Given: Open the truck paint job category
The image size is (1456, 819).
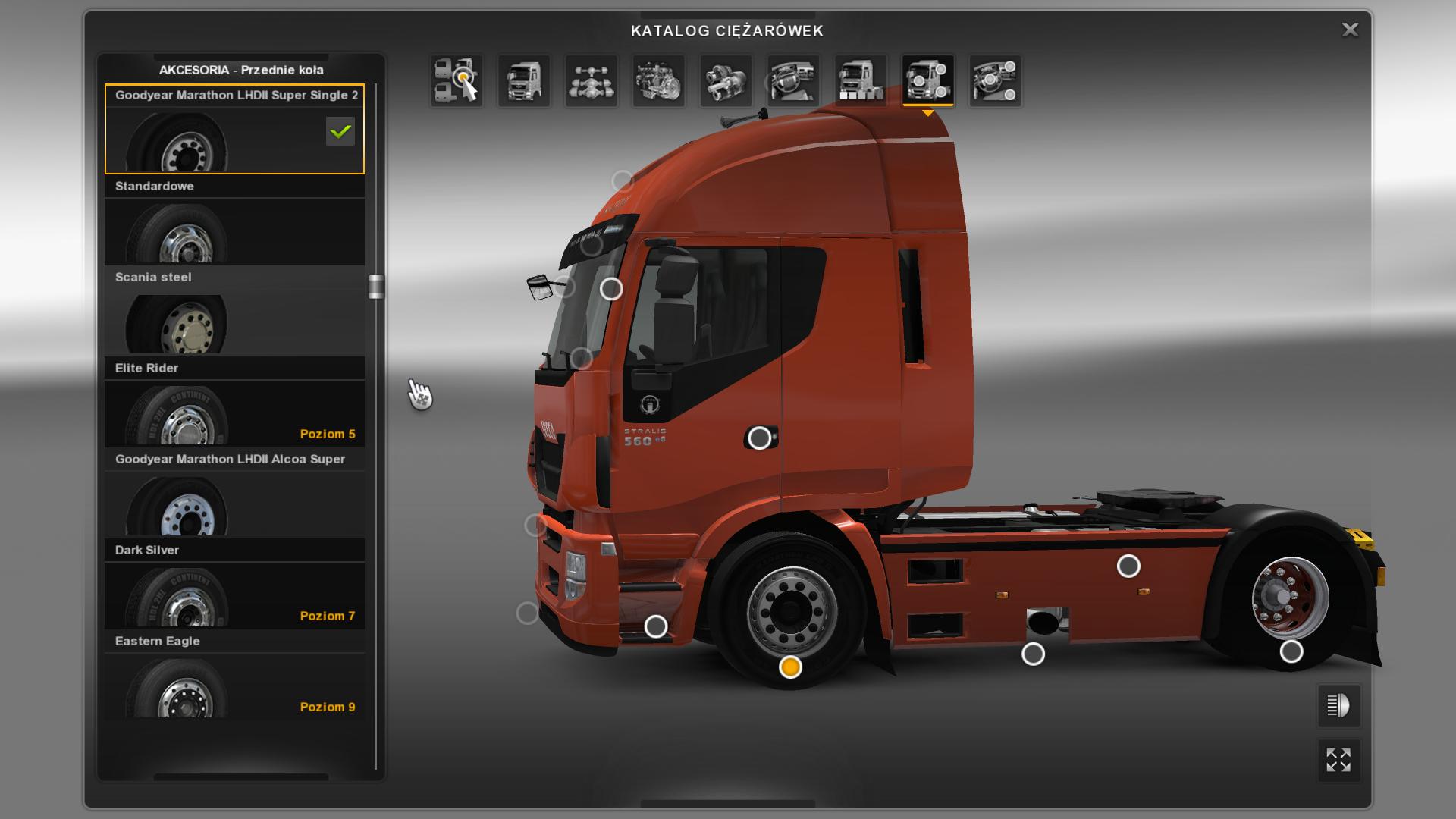Looking at the screenshot, I should click(x=861, y=80).
